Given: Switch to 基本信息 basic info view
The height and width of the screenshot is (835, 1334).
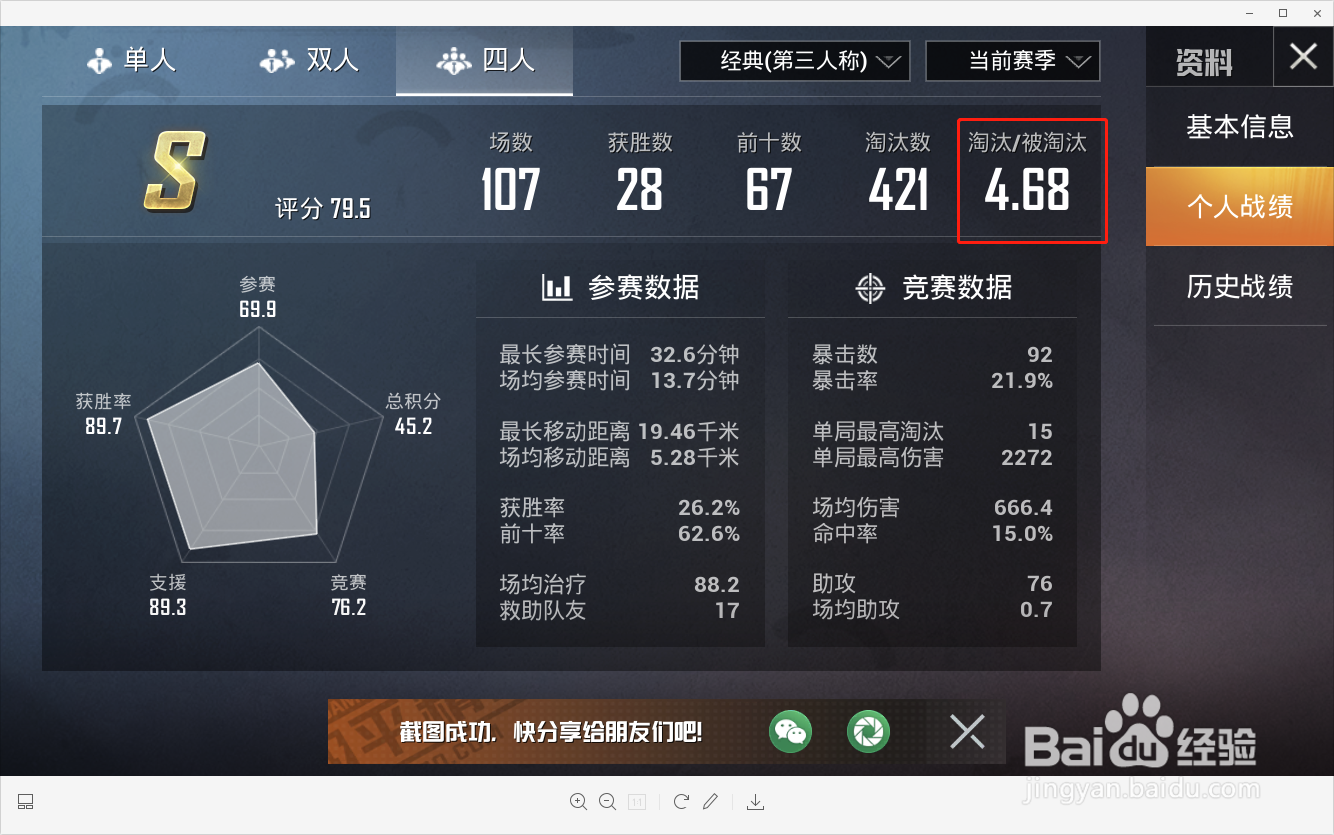Looking at the screenshot, I should [x=1240, y=127].
